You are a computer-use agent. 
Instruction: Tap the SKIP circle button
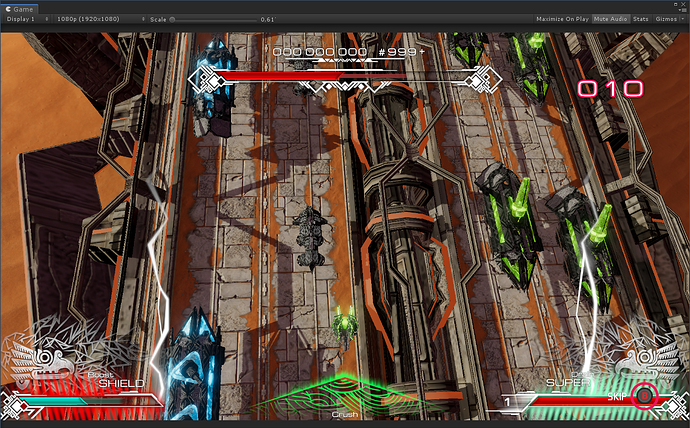645,398
